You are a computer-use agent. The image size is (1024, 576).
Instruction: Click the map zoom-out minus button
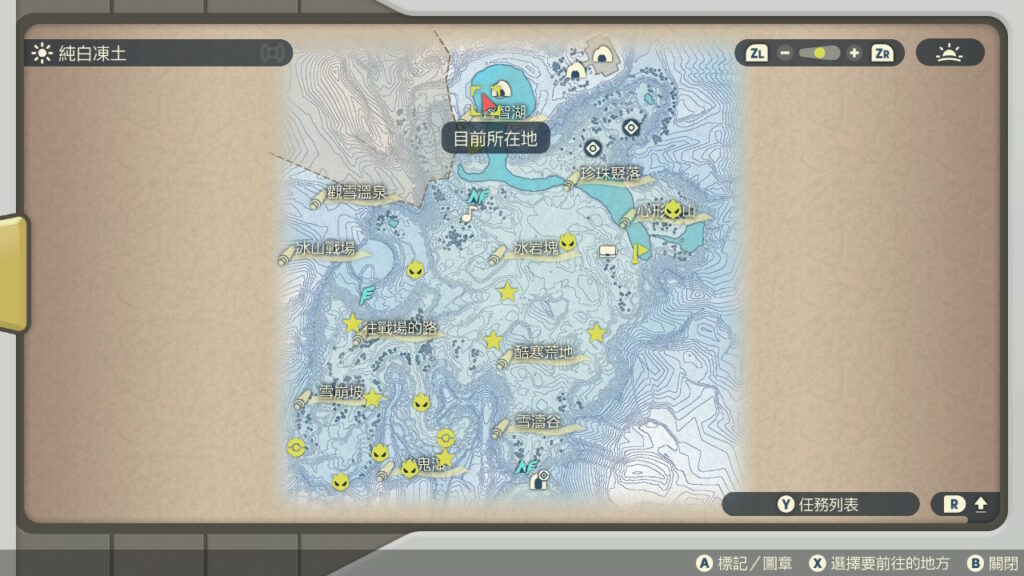[x=785, y=53]
